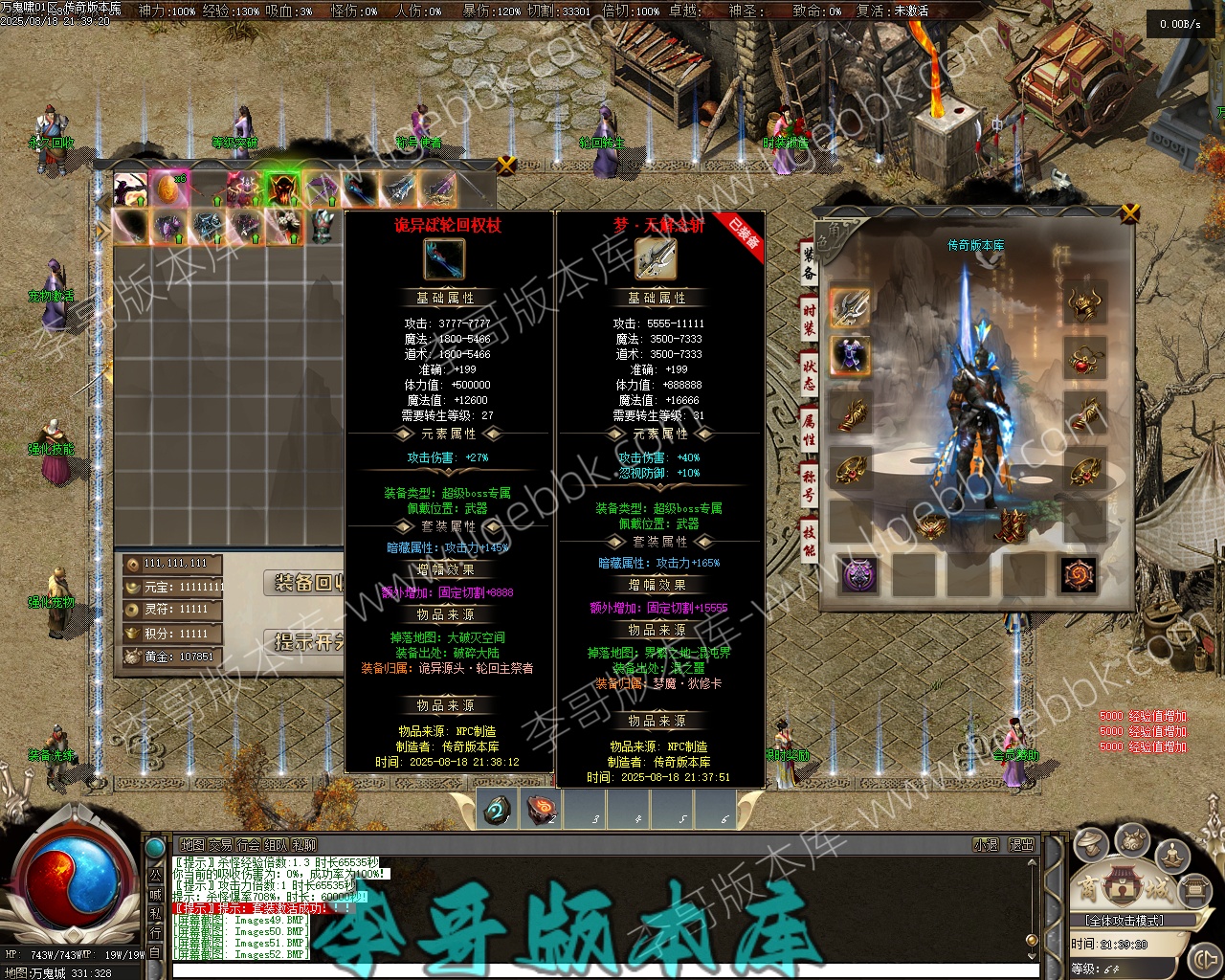This screenshot has height=980, width=1225.
Task: Close the character equipment panel
Action: [x=1130, y=212]
